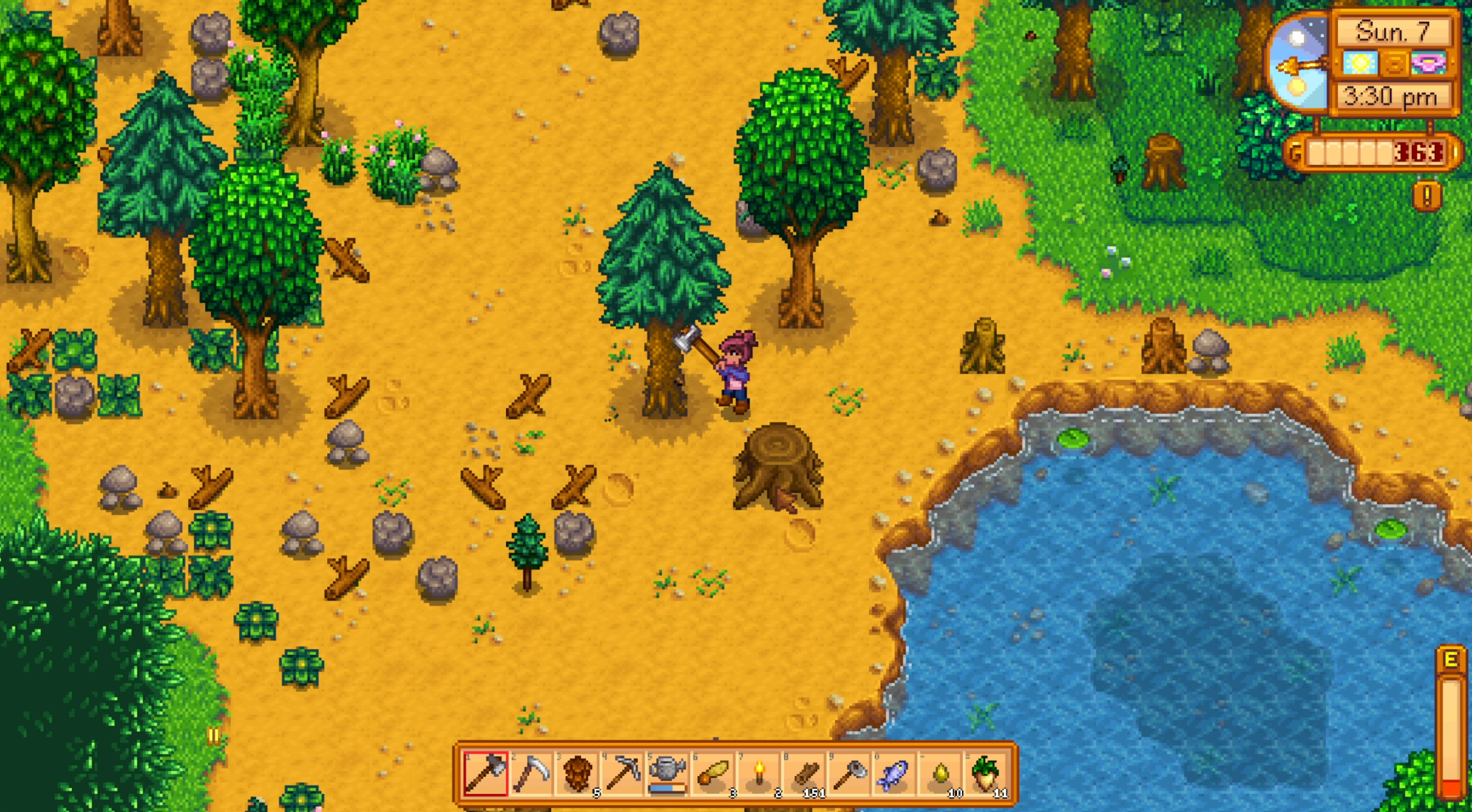Select the sap droplet stack
This screenshot has height=812, width=1472.
click(x=941, y=774)
